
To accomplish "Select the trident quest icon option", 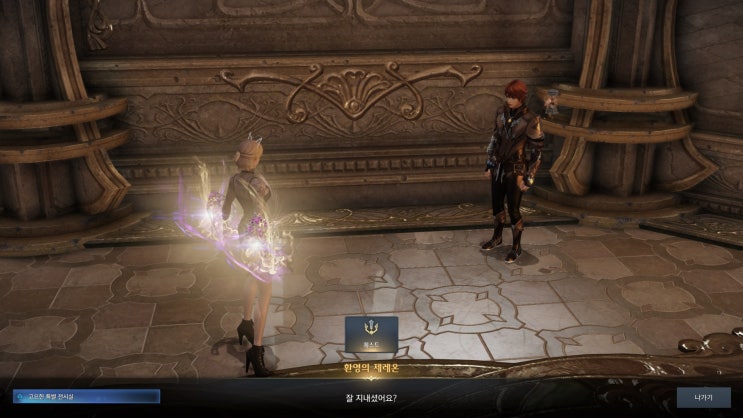I will tap(371, 334).
